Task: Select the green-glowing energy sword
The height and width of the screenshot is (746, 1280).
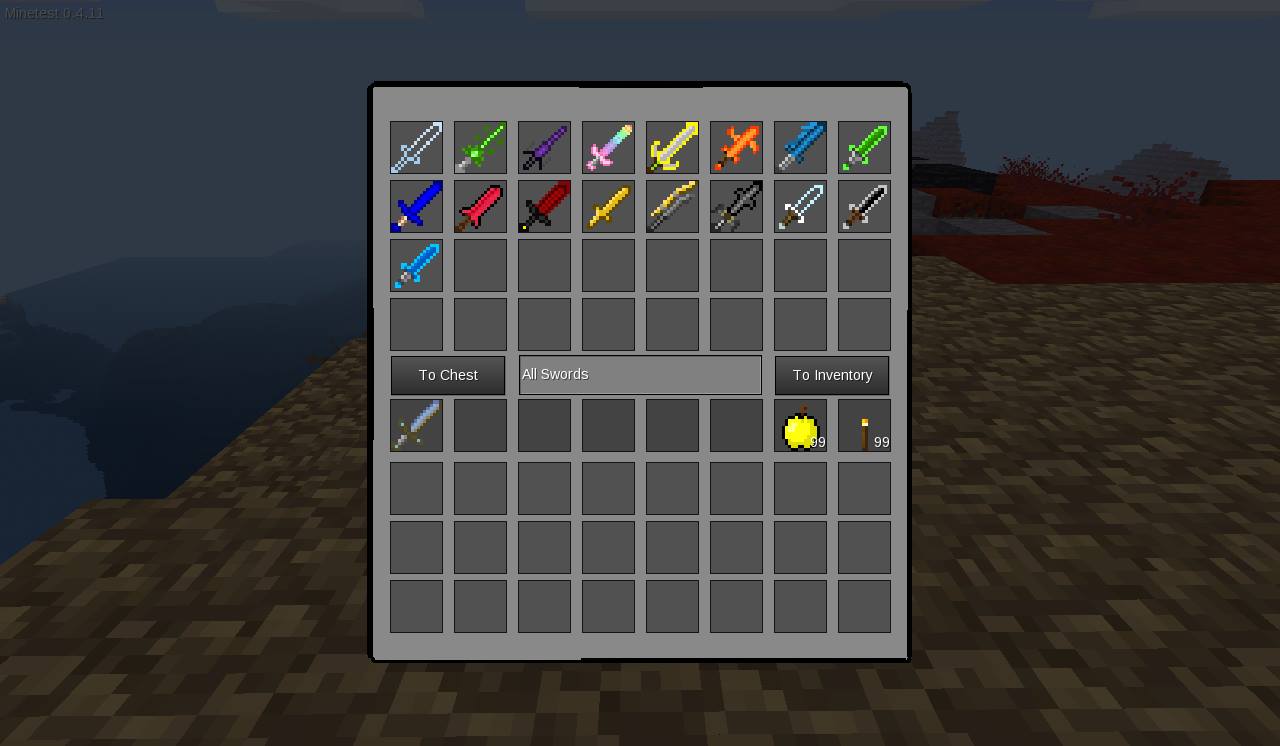Action: click(x=480, y=147)
